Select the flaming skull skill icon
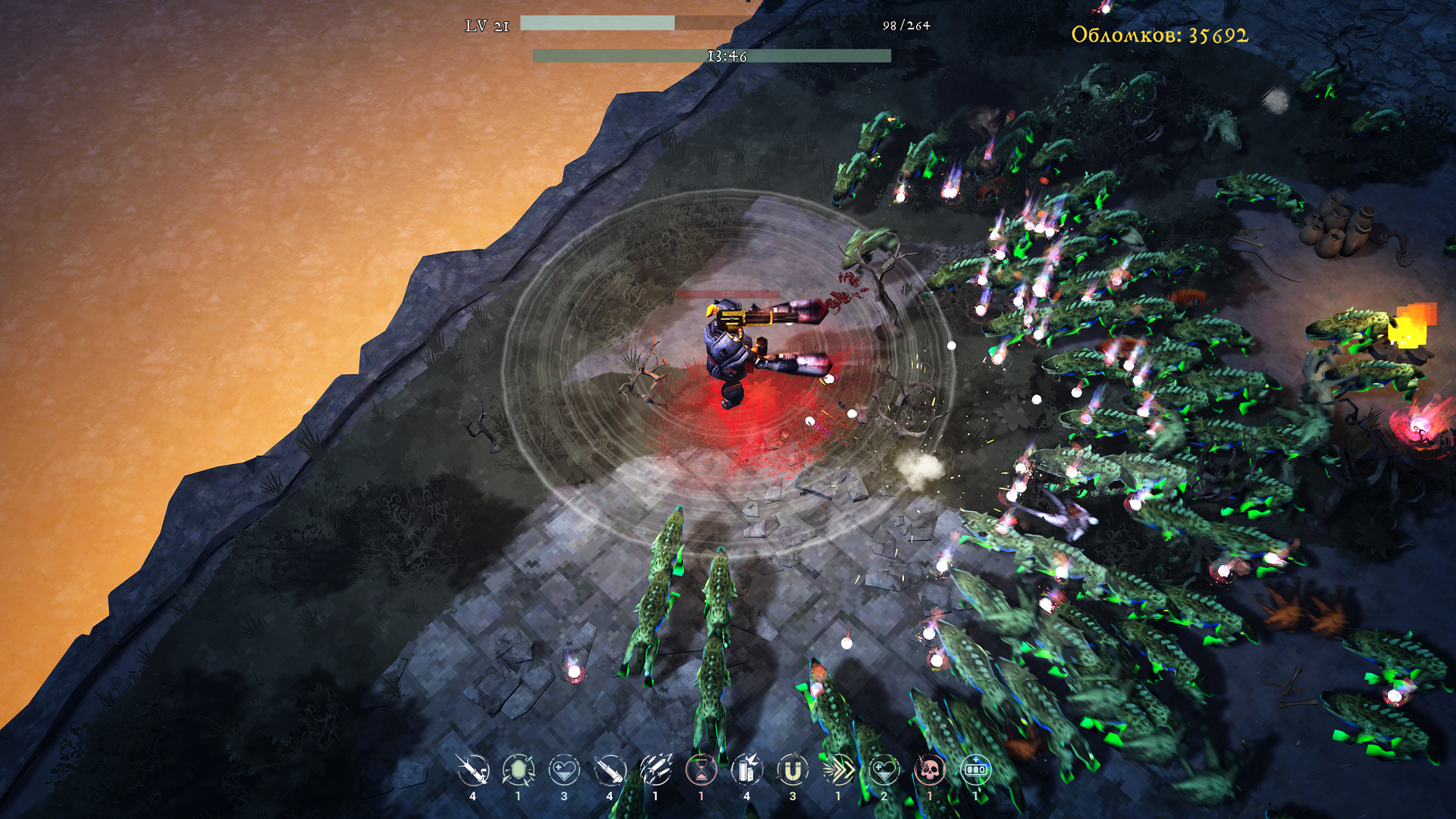This screenshot has width=1456, height=819. (x=930, y=770)
